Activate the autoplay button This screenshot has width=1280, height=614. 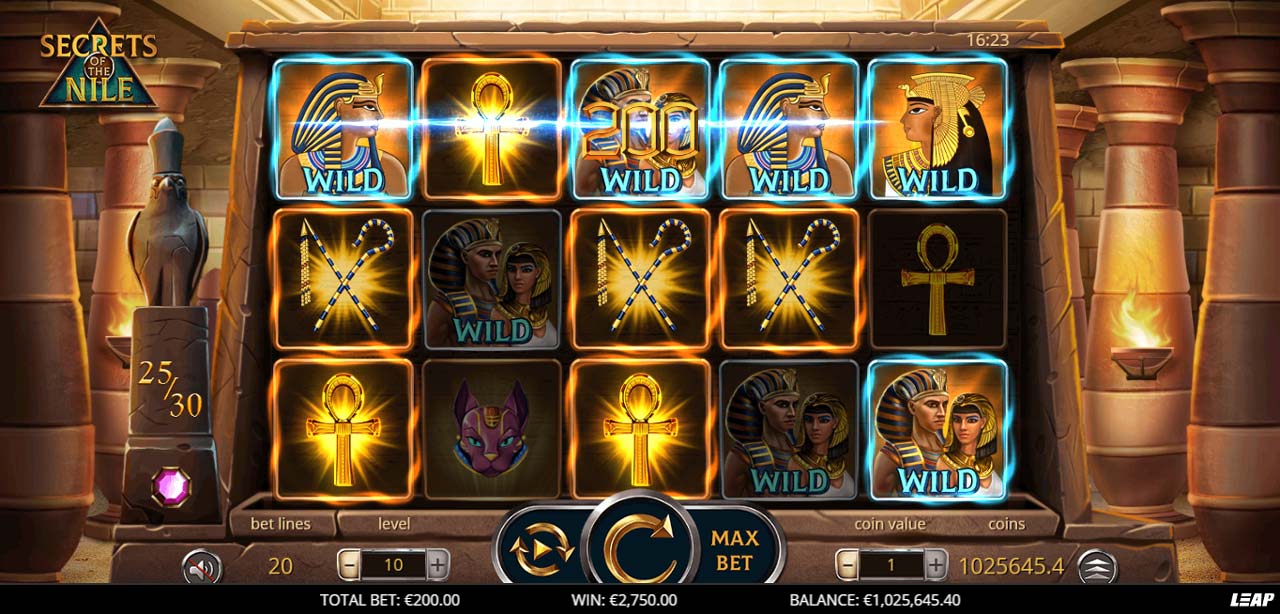tap(541, 549)
